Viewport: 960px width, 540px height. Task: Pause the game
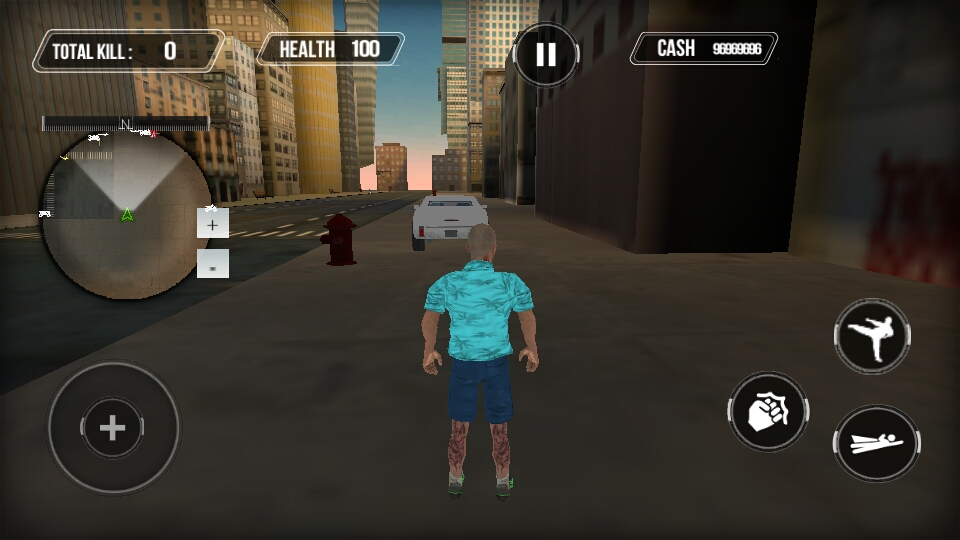click(x=546, y=54)
